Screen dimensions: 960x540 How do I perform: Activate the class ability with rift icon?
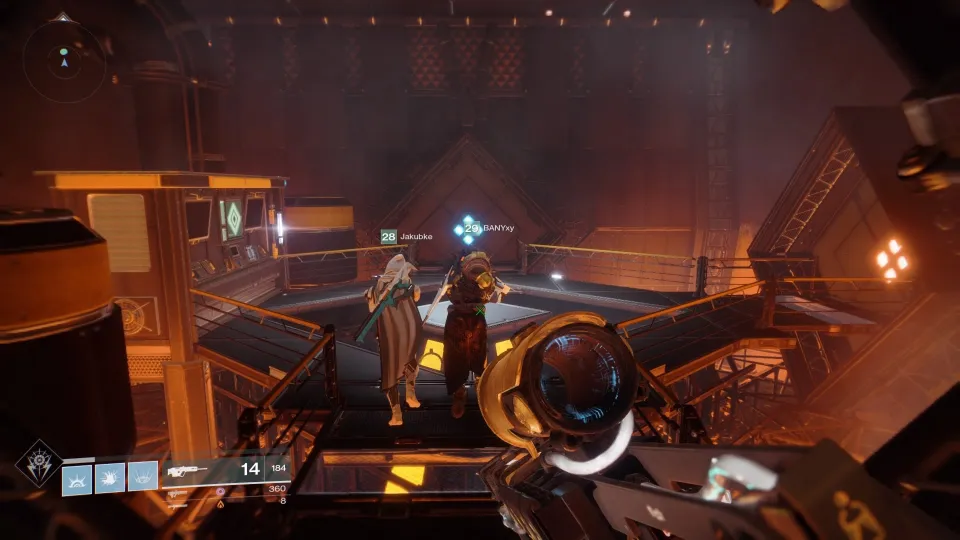point(143,478)
